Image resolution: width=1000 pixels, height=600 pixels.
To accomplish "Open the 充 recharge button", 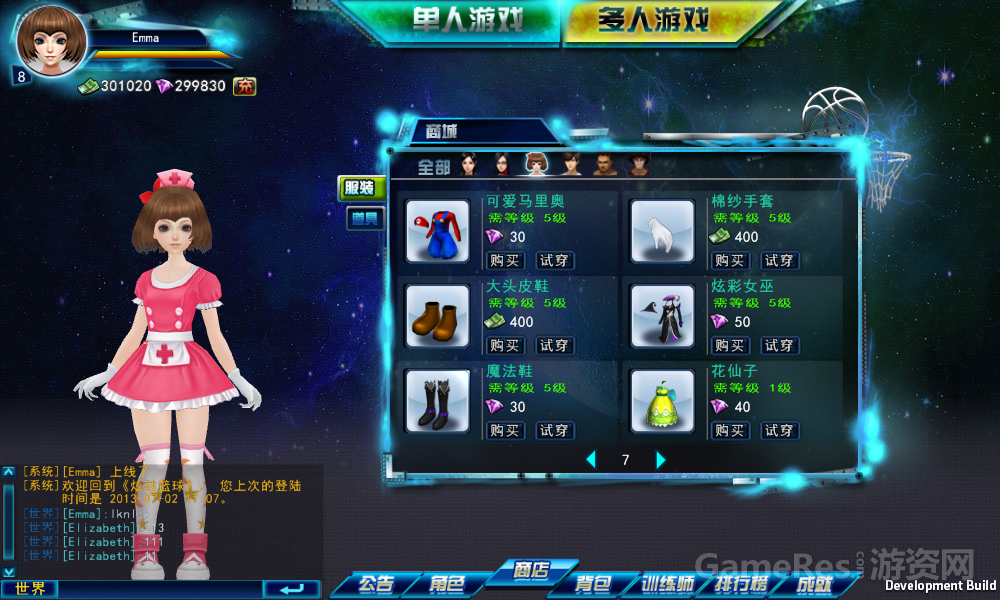I will 244,86.
